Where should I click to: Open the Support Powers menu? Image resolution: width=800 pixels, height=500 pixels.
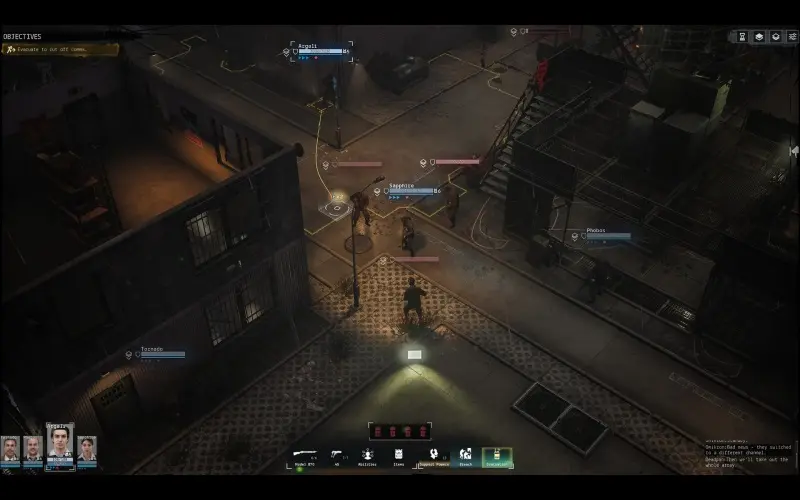coord(433,456)
